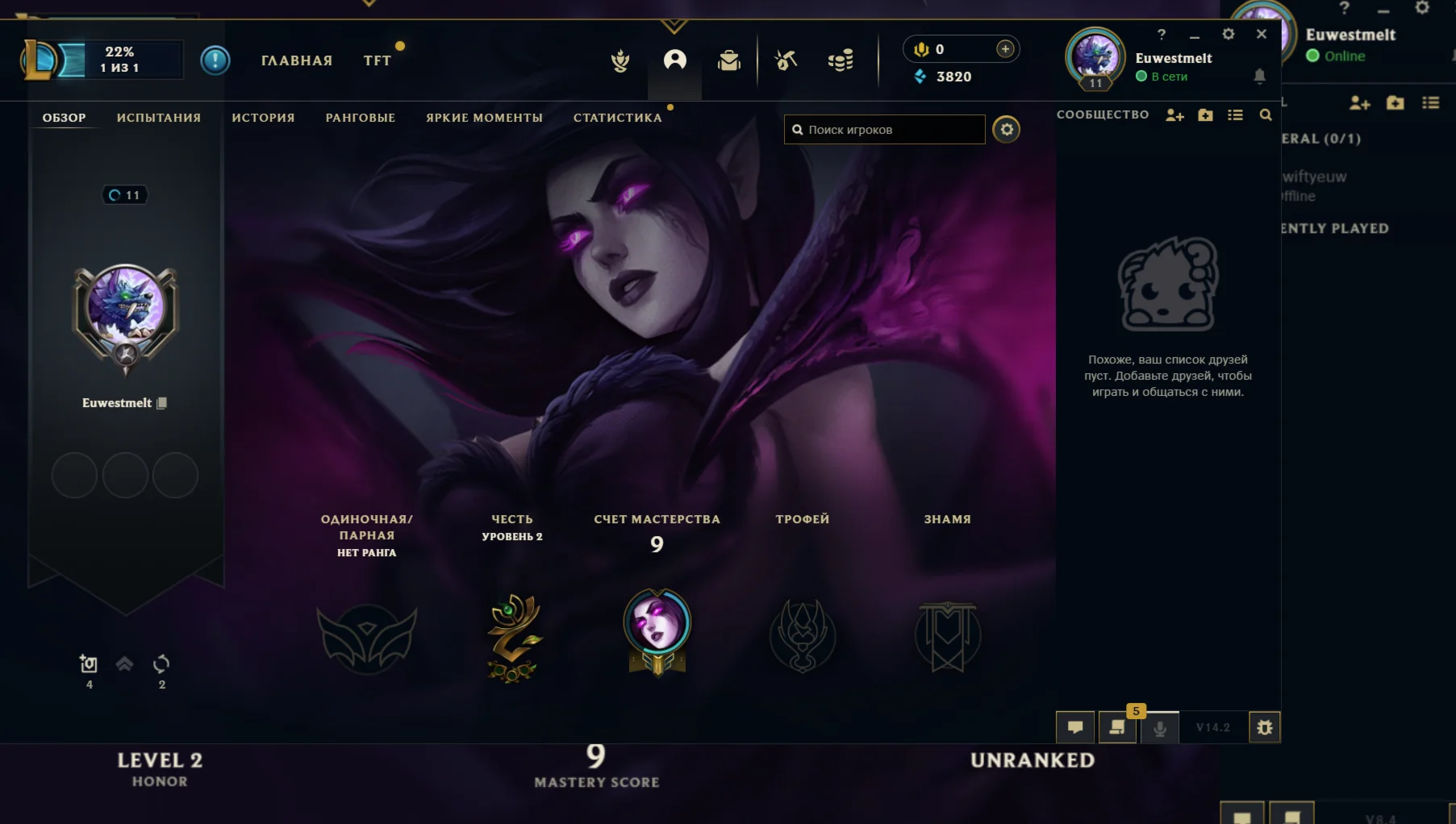This screenshot has height=824, width=1456.
Task: Open the bug report icon
Action: pos(1265,726)
